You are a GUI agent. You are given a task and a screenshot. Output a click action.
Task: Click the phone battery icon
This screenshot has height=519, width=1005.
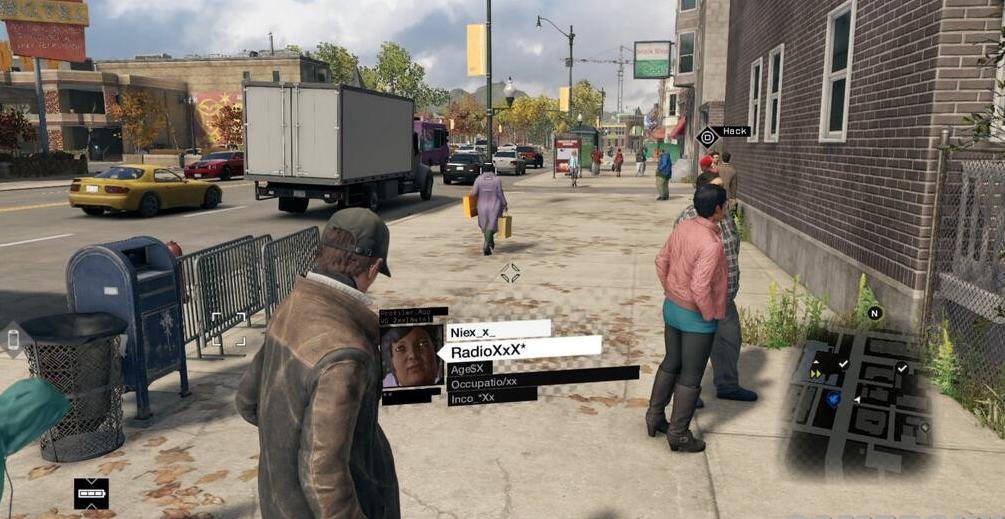(x=91, y=493)
